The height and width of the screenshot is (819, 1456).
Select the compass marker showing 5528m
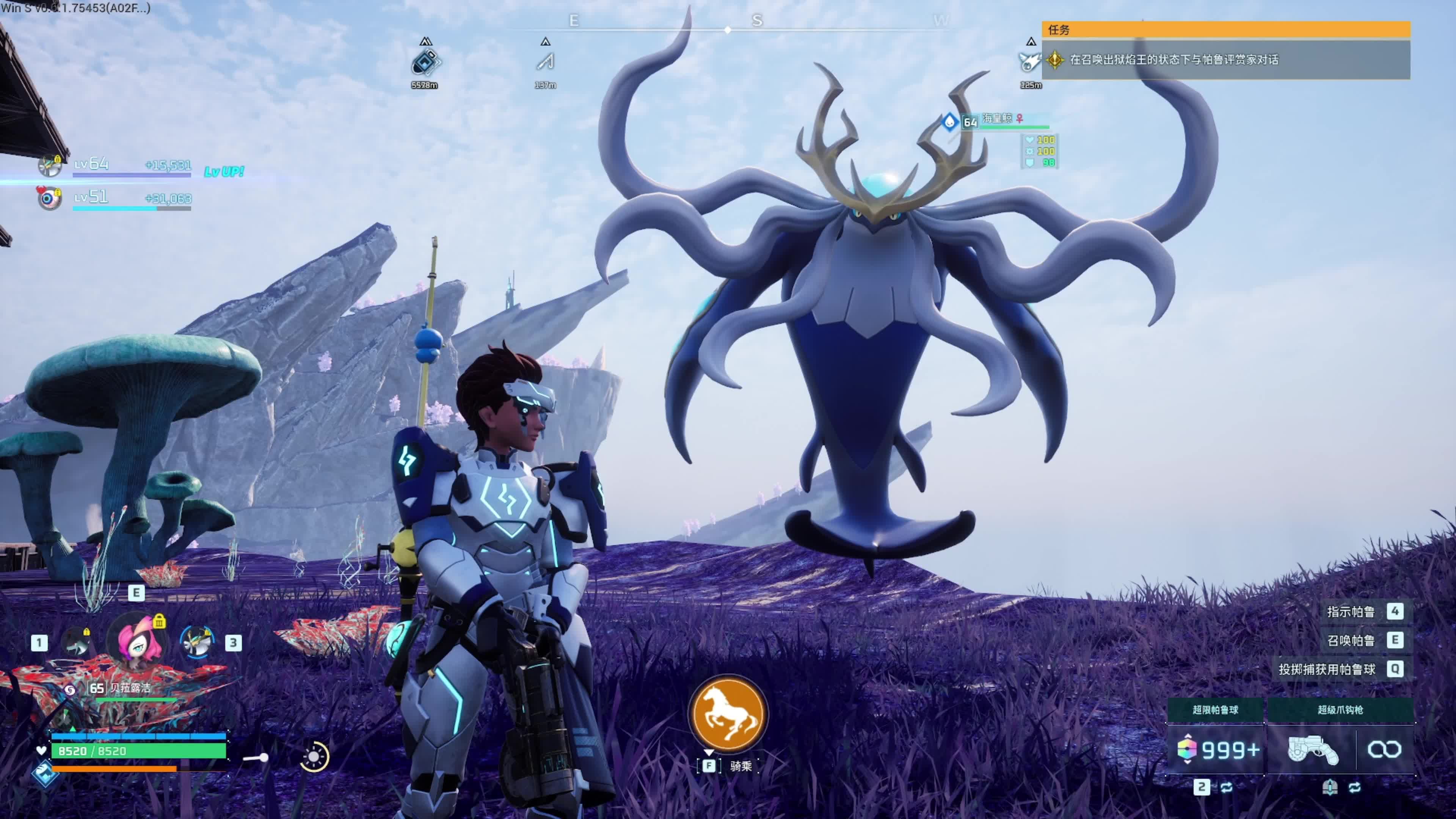[x=425, y=62]
